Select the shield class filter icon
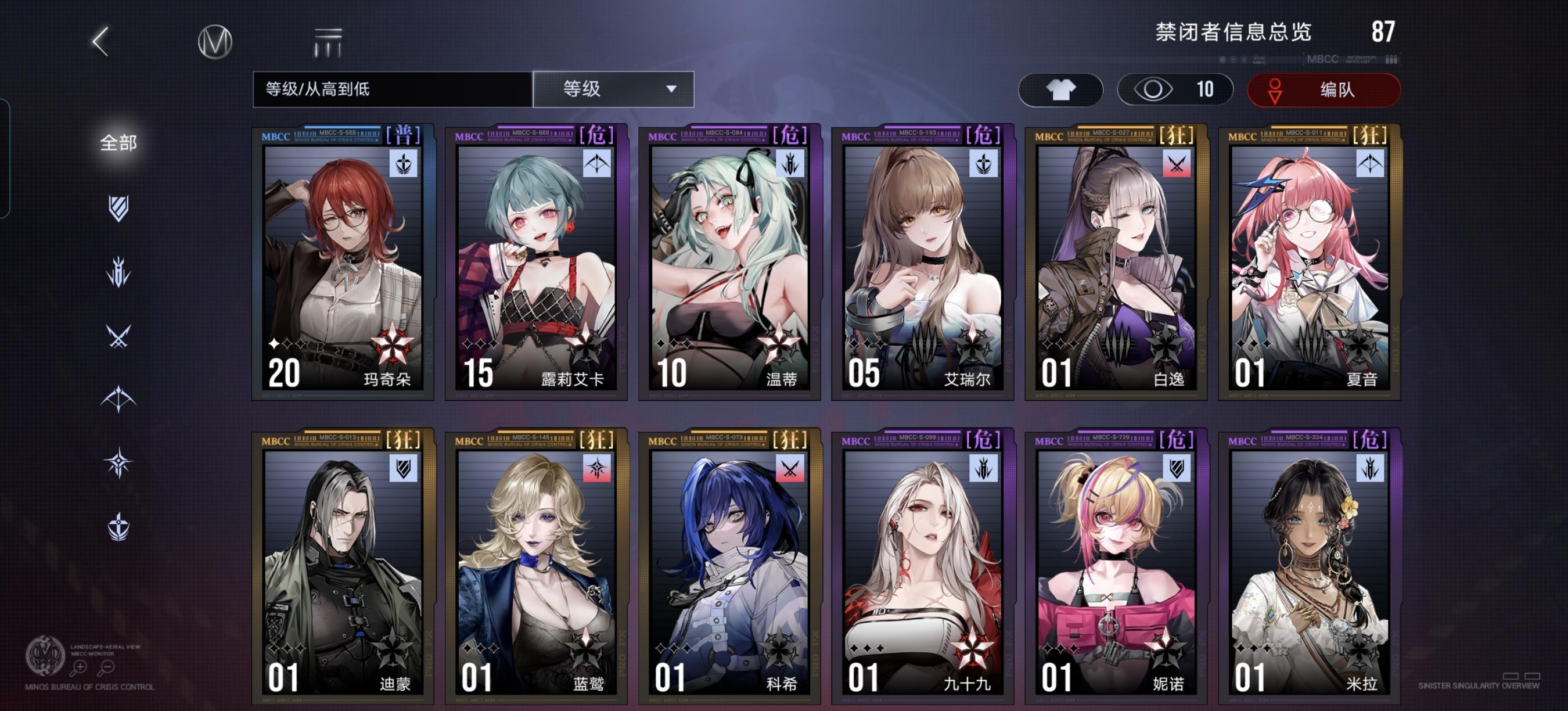Image resolution: width=1568 pixels, height=711 pixels. click(119, 209)
